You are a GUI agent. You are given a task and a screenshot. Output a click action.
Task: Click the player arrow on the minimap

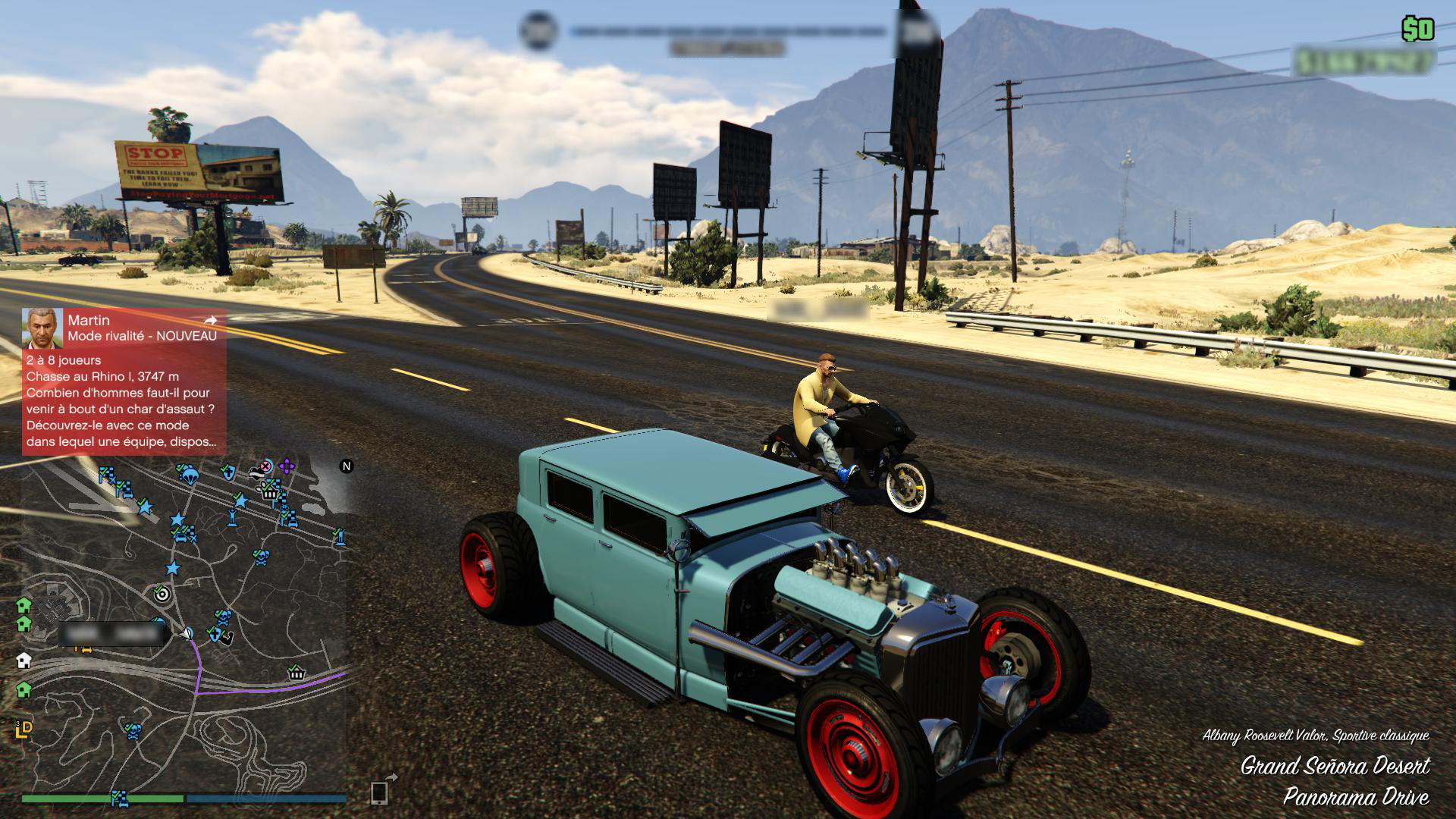186,632
